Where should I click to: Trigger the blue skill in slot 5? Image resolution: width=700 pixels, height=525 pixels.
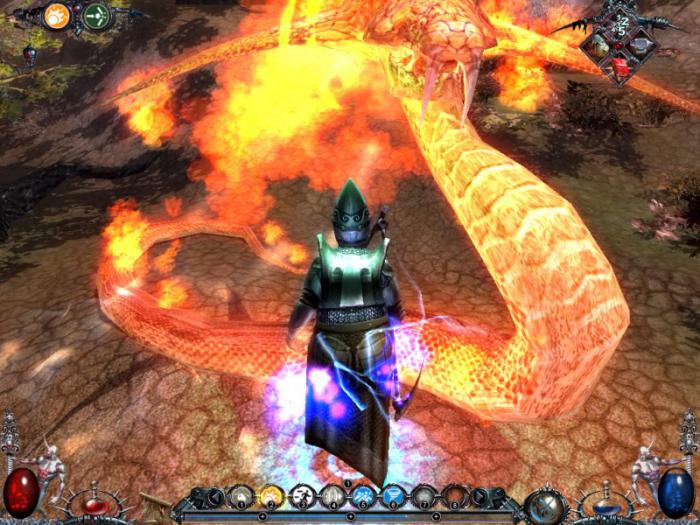pyautogui.click(x=363, y=497)
